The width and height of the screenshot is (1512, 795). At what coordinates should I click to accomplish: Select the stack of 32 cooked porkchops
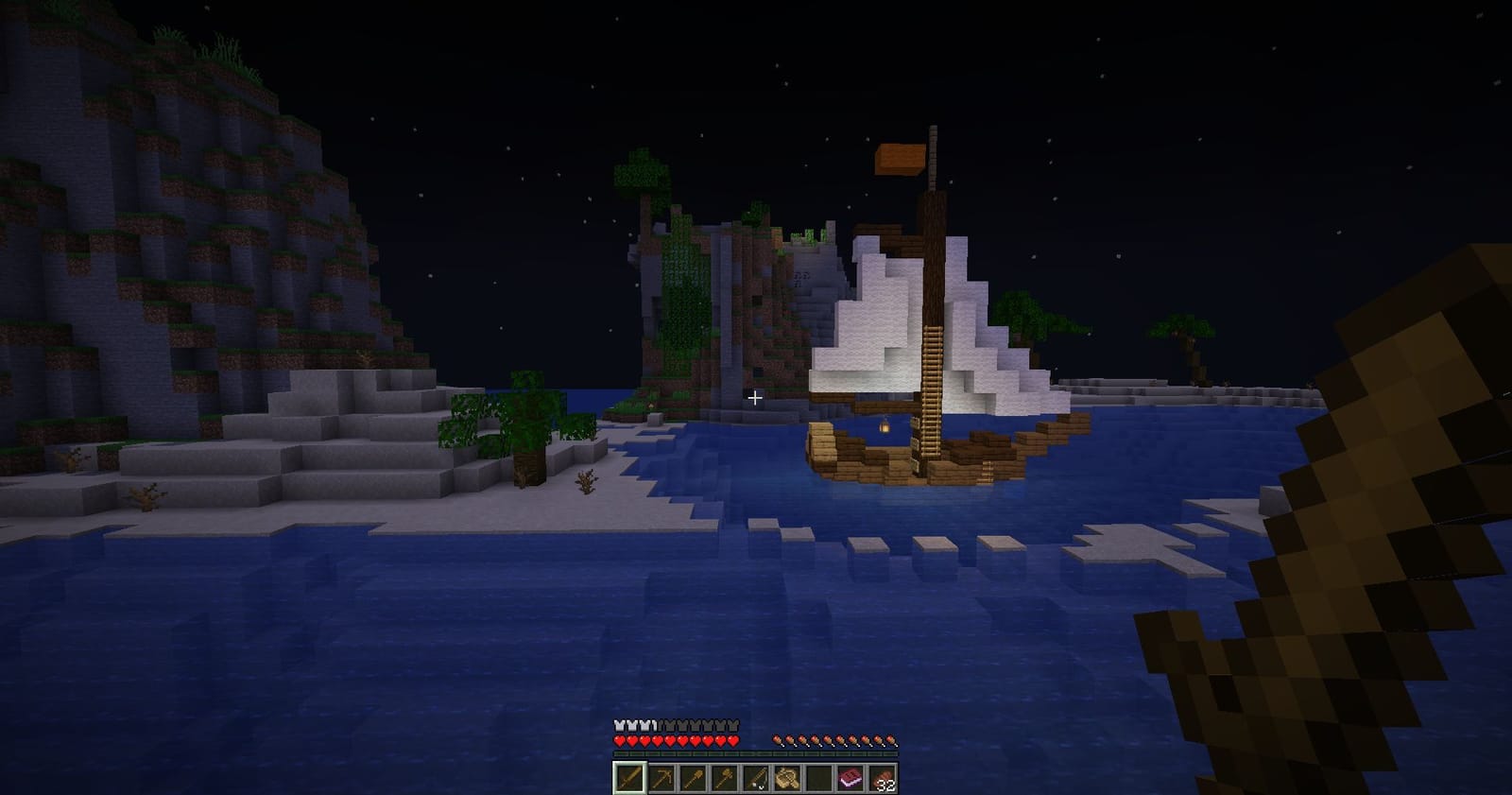pyautogui.click(x=881, y=777)
